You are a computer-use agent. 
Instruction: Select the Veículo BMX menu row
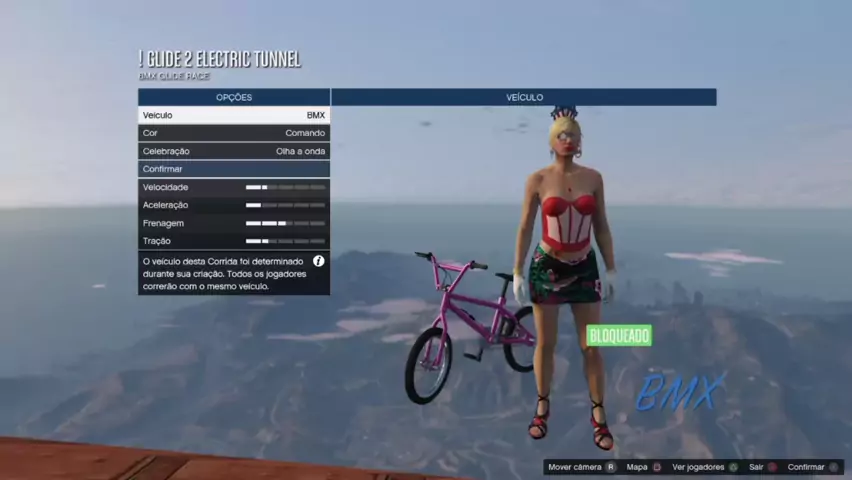[234, 115]
